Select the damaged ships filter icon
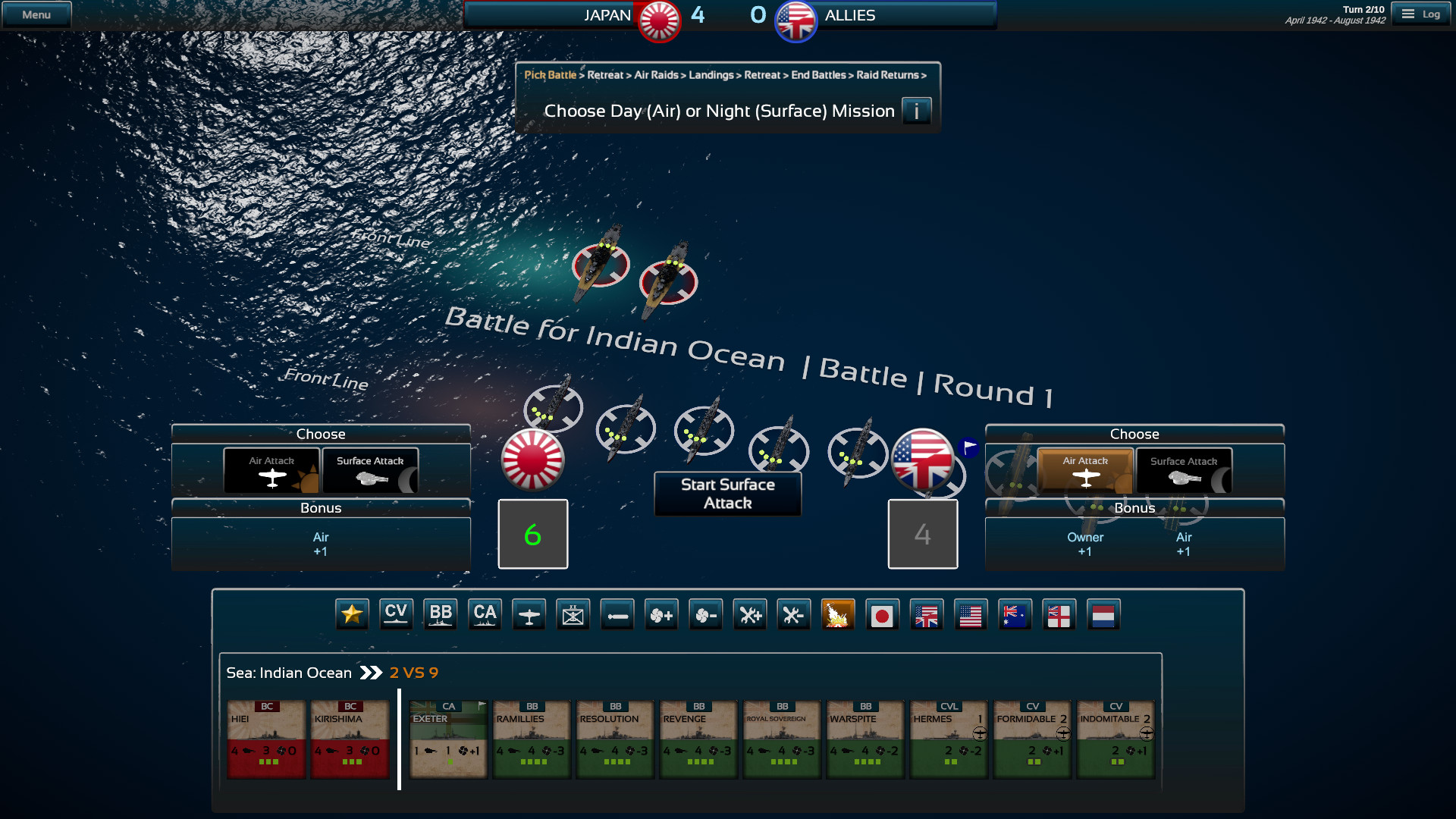This screenshot has width=1456, height=819. click(x=839, y=614)
